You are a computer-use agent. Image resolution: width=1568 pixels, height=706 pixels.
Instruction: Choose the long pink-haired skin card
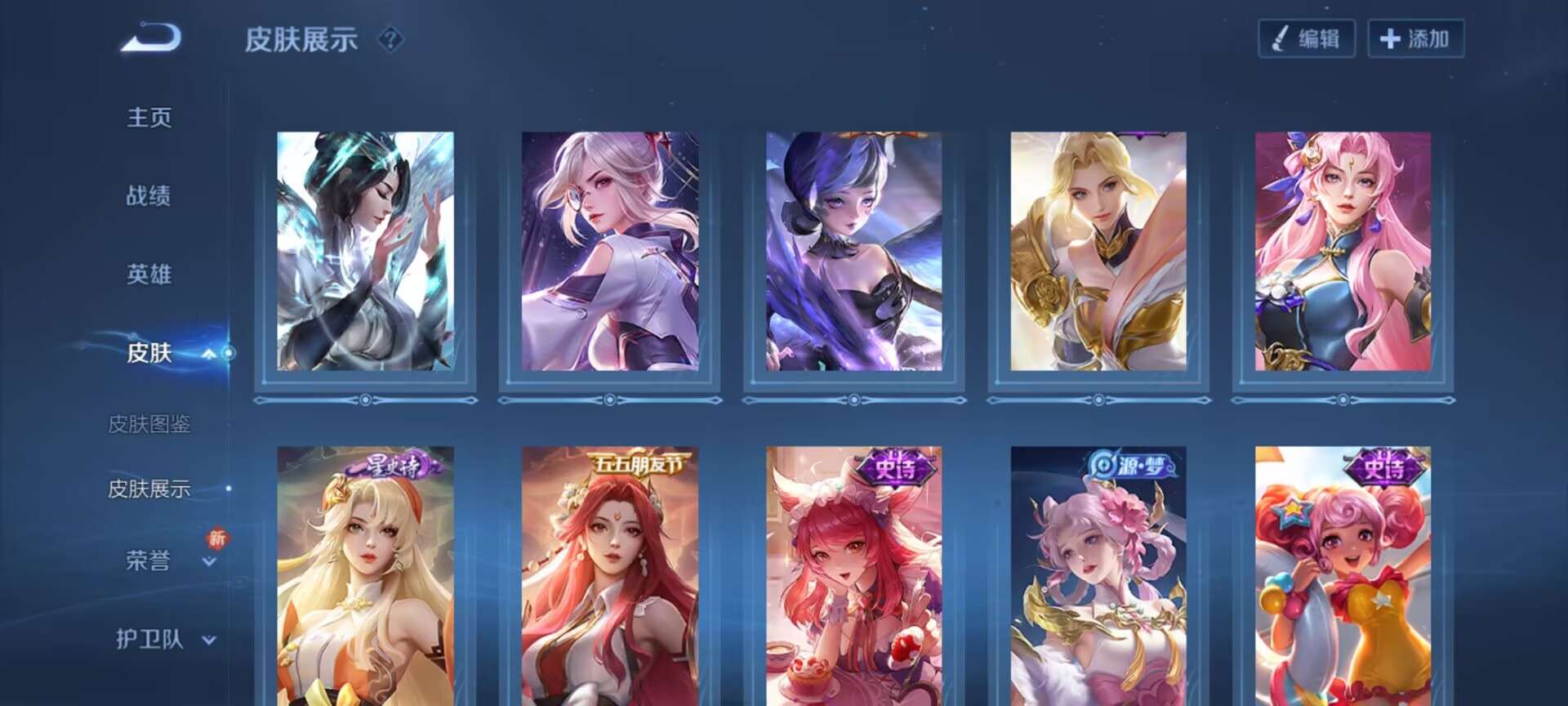pyautogui.click(x=1343, y=251)
